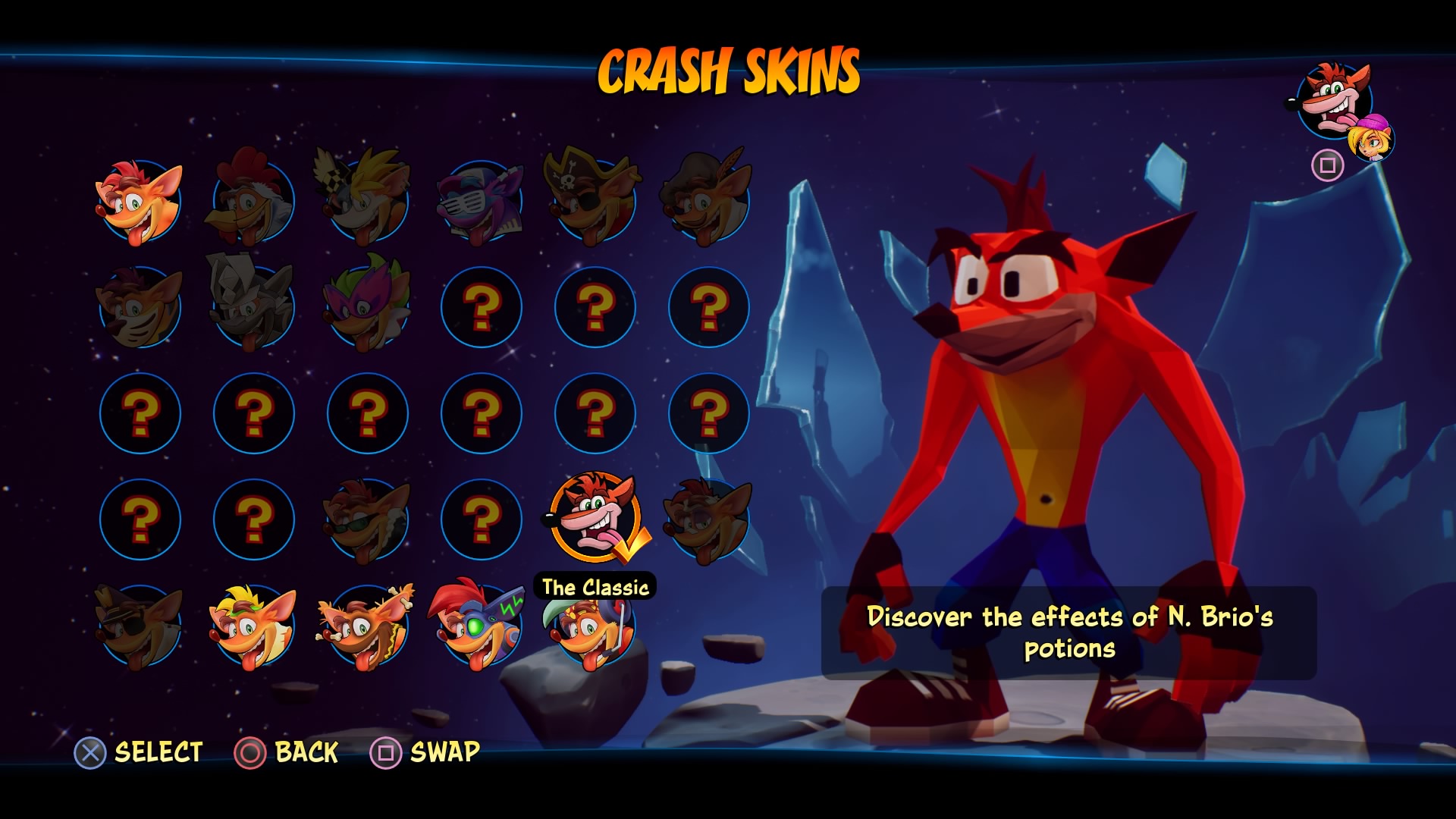Choose the cyber goggles red mohawk skin
The height and width of the screenshot is (819, 1456).
[x=481, y=626]
